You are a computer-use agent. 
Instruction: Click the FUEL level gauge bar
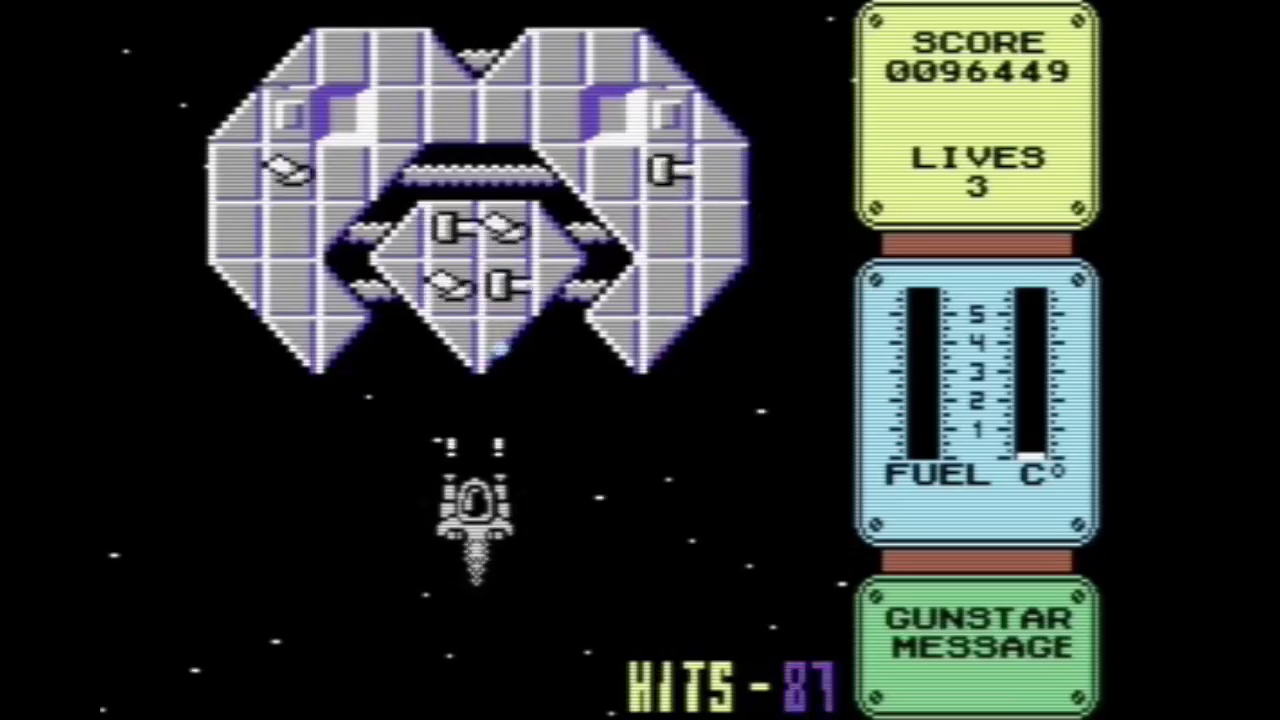(925, 370)
